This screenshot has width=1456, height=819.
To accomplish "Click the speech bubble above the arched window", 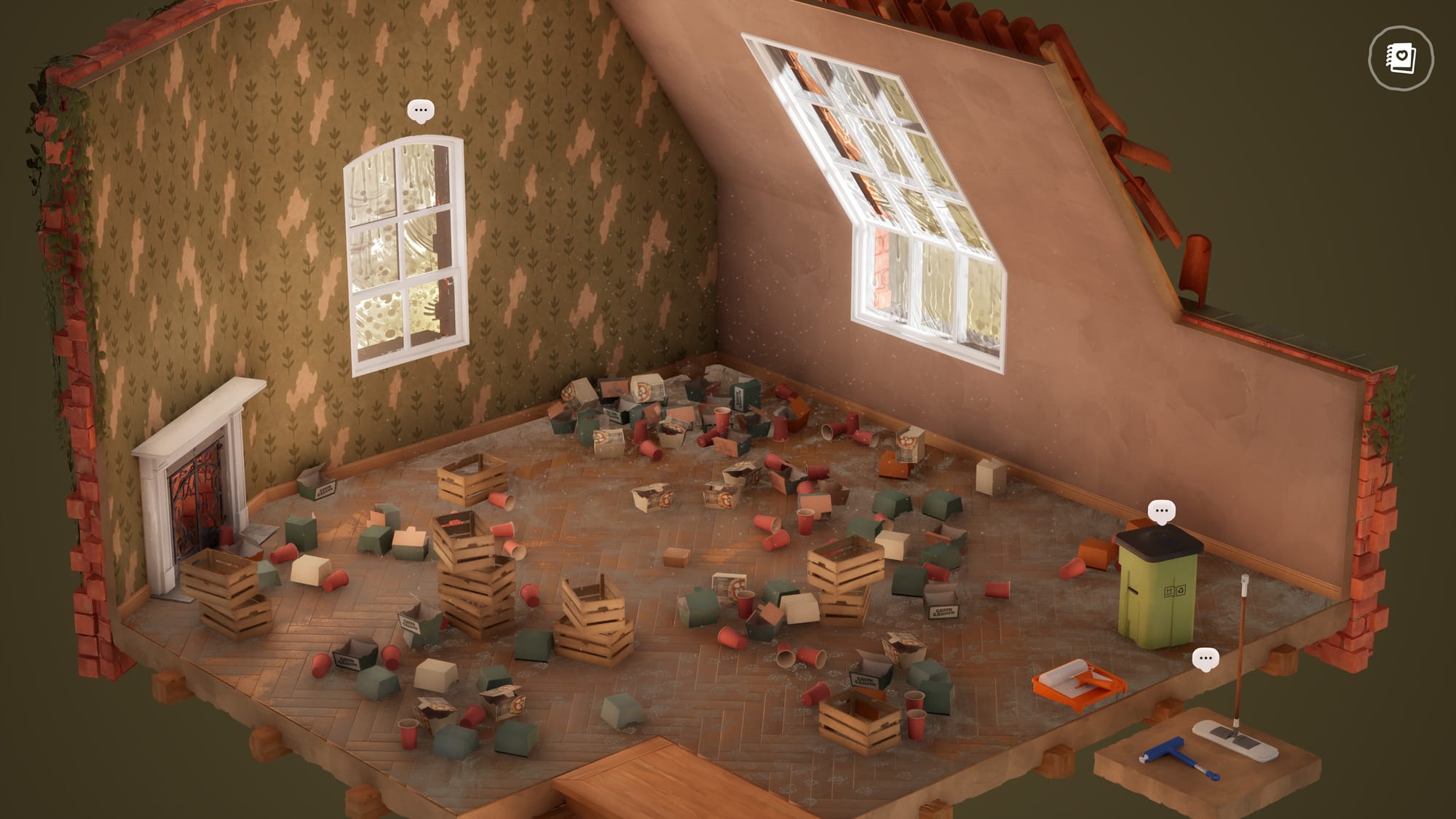I will click(420, 111).
